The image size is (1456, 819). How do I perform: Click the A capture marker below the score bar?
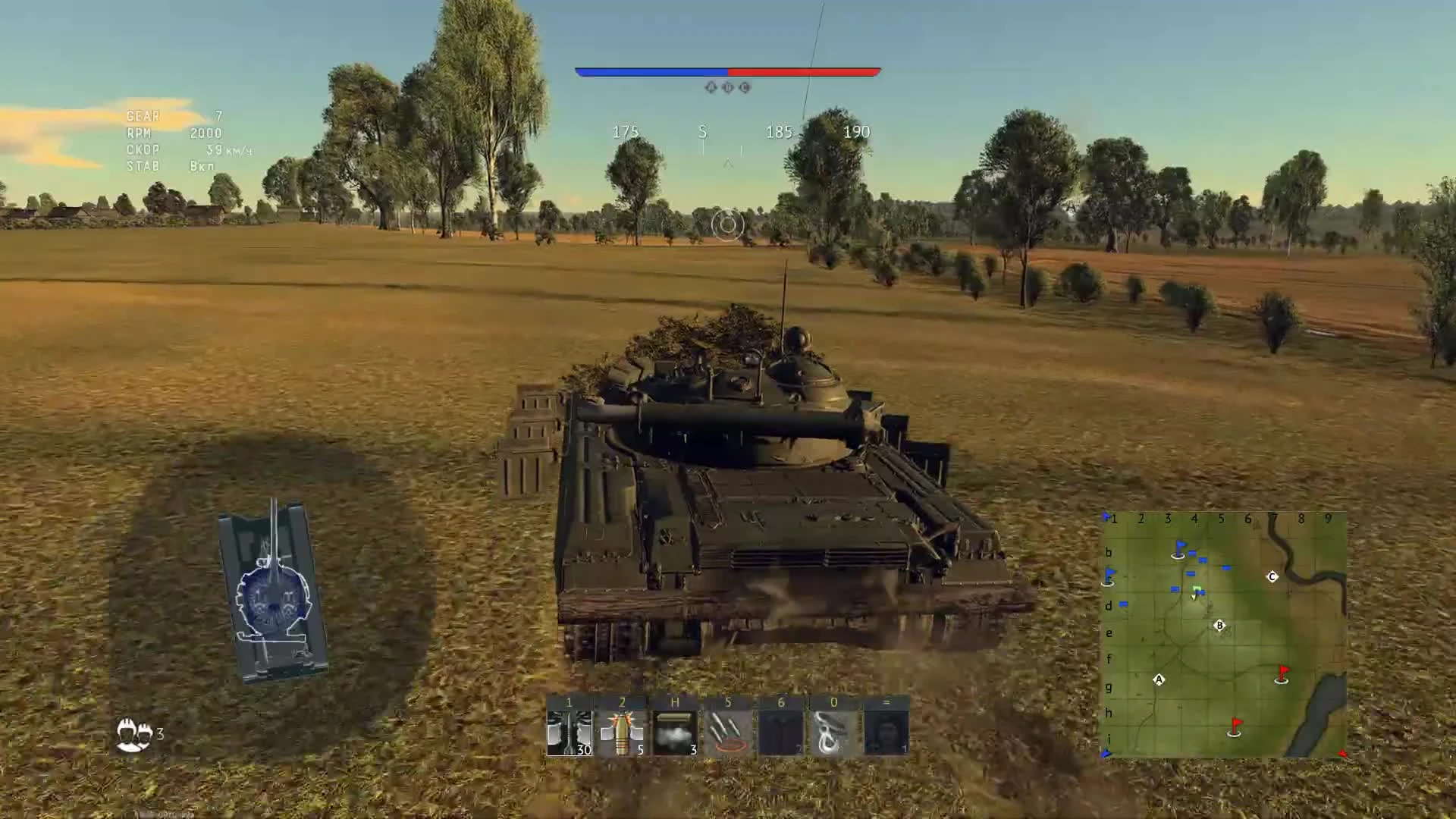[x=710, y=86]
